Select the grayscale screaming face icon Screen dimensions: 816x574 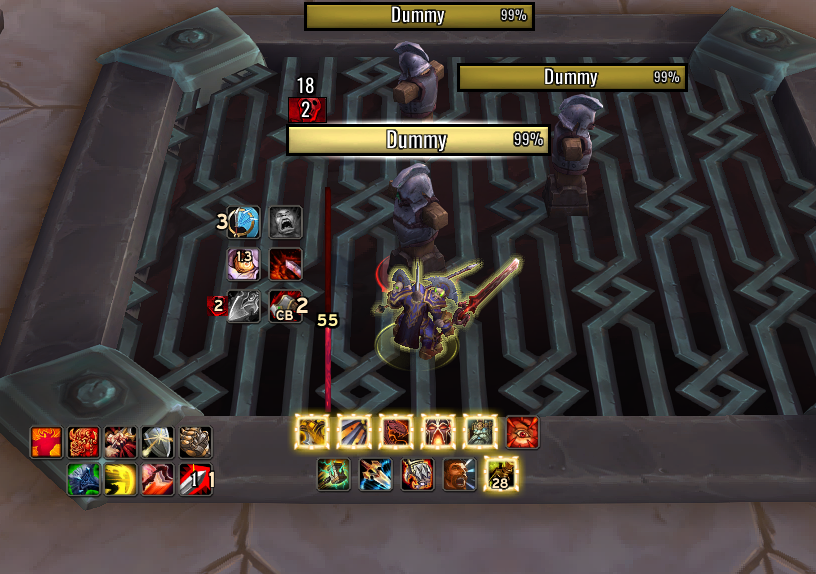285,222
